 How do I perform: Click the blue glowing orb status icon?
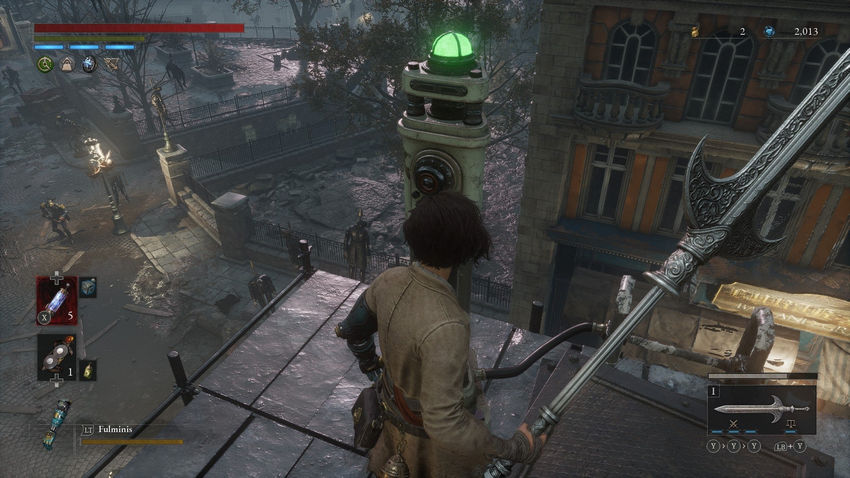coord(88,64)
